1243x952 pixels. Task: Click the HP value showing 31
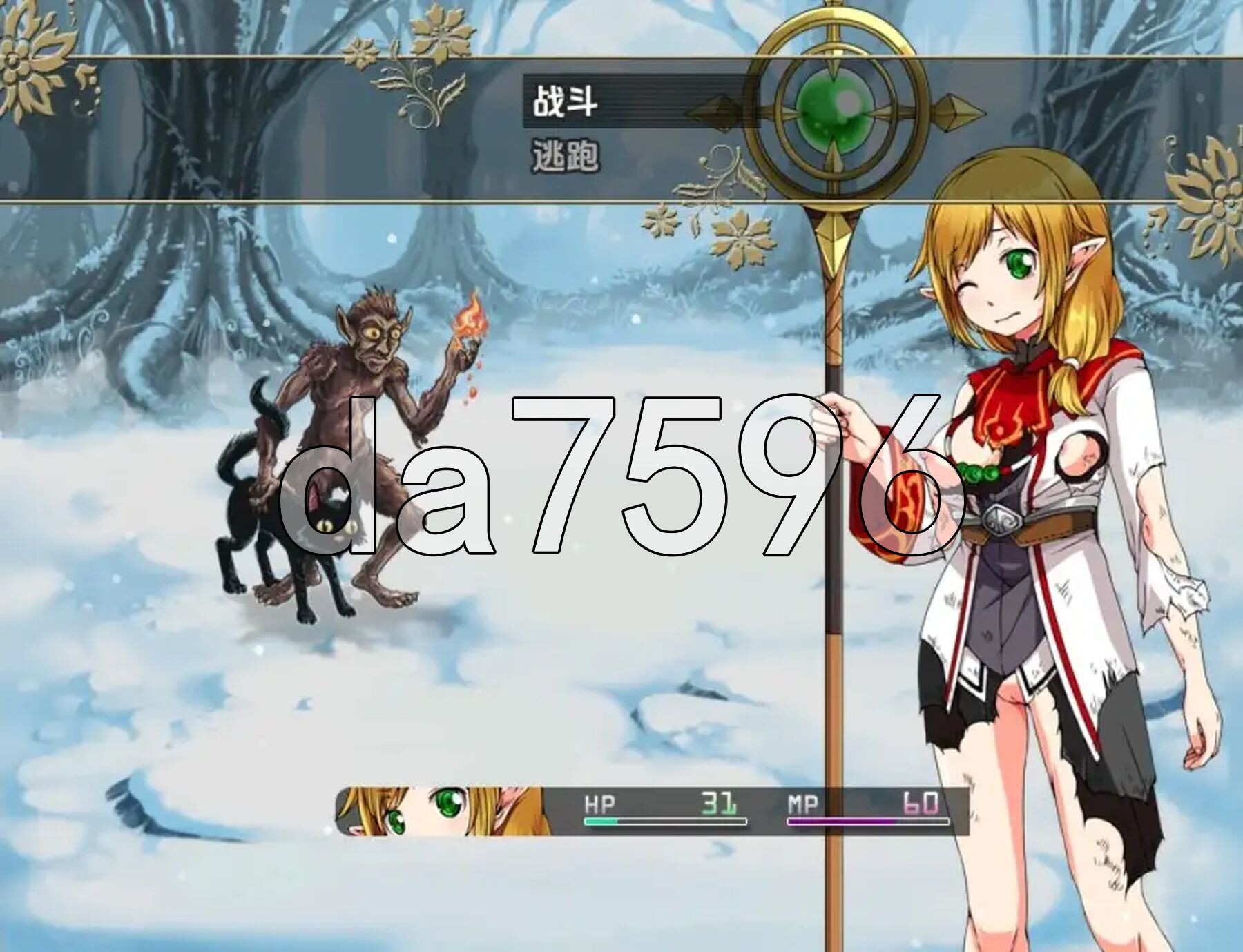click(718, 802)
